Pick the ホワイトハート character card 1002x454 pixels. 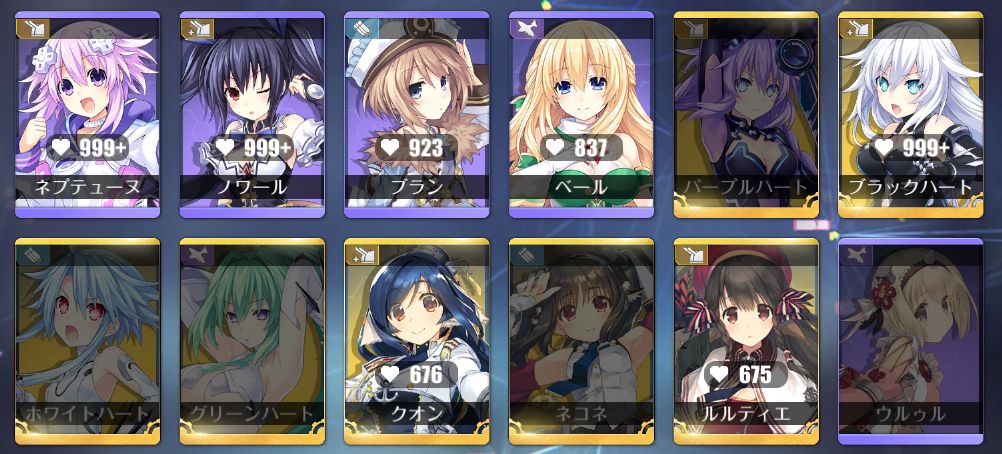click(x=88, y=342)
